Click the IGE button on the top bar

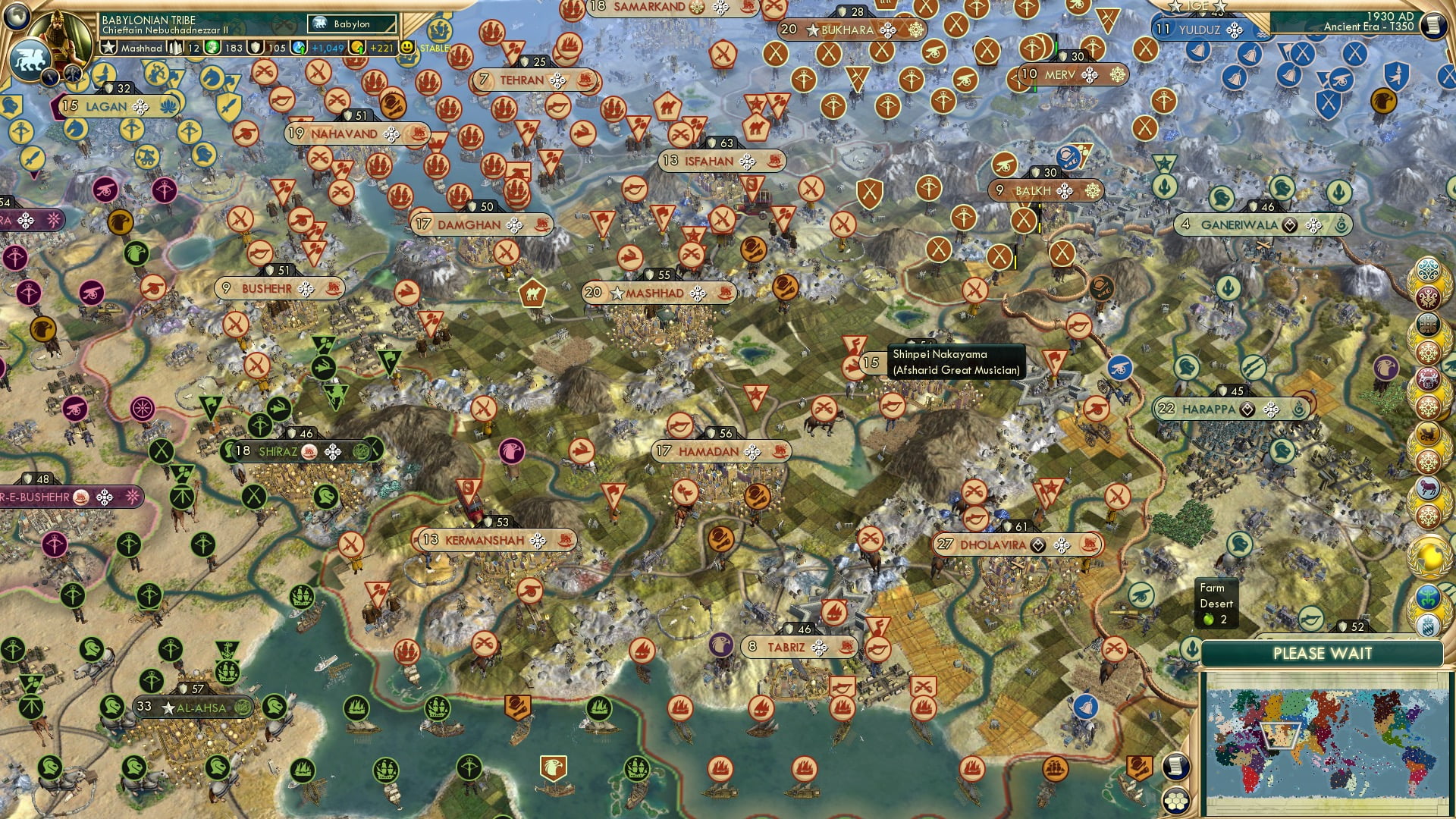coord(1197,6)
